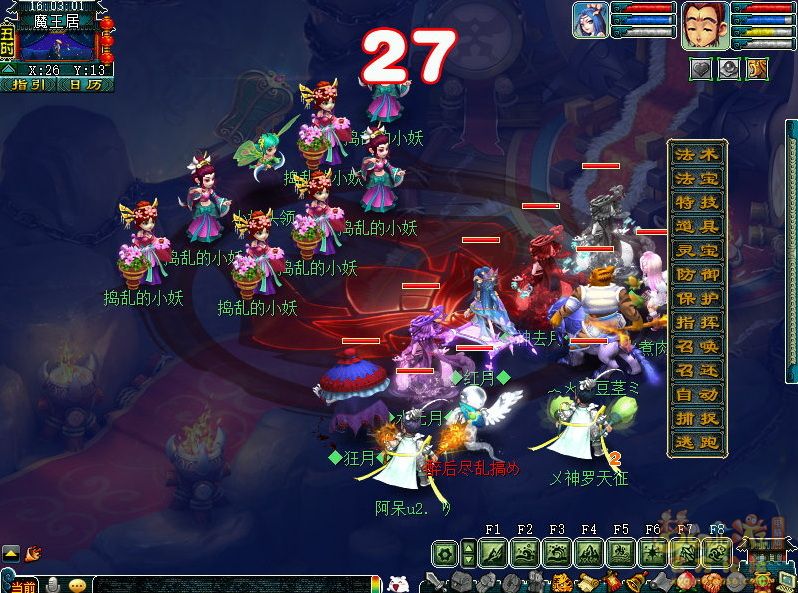Choose the 保护 protect command
798x593 pixels.
(696, 299)
